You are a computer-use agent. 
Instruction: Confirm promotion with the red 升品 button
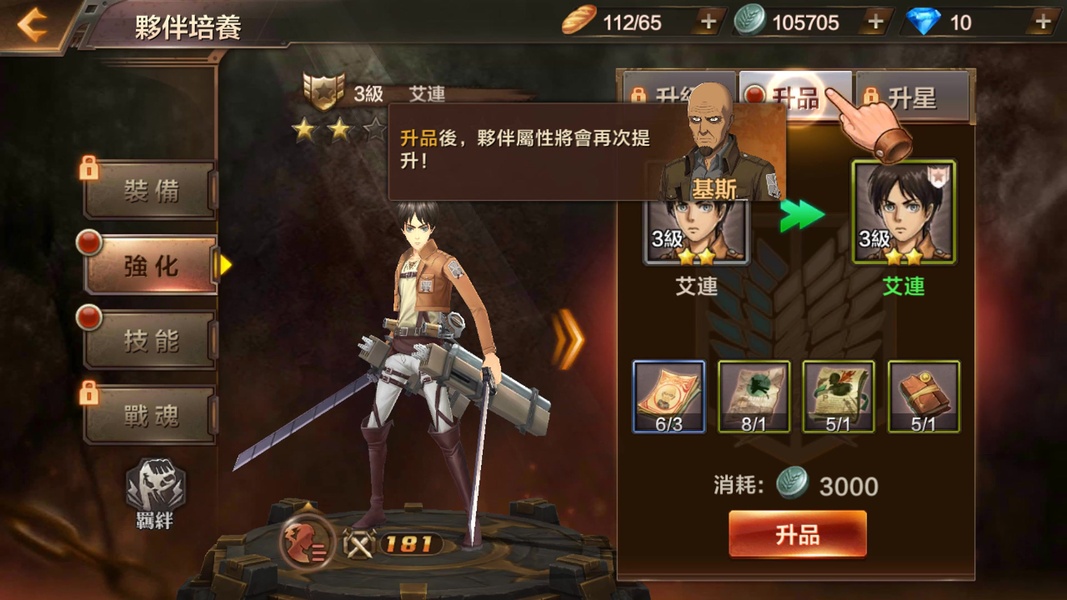click(x=797, y=534)
